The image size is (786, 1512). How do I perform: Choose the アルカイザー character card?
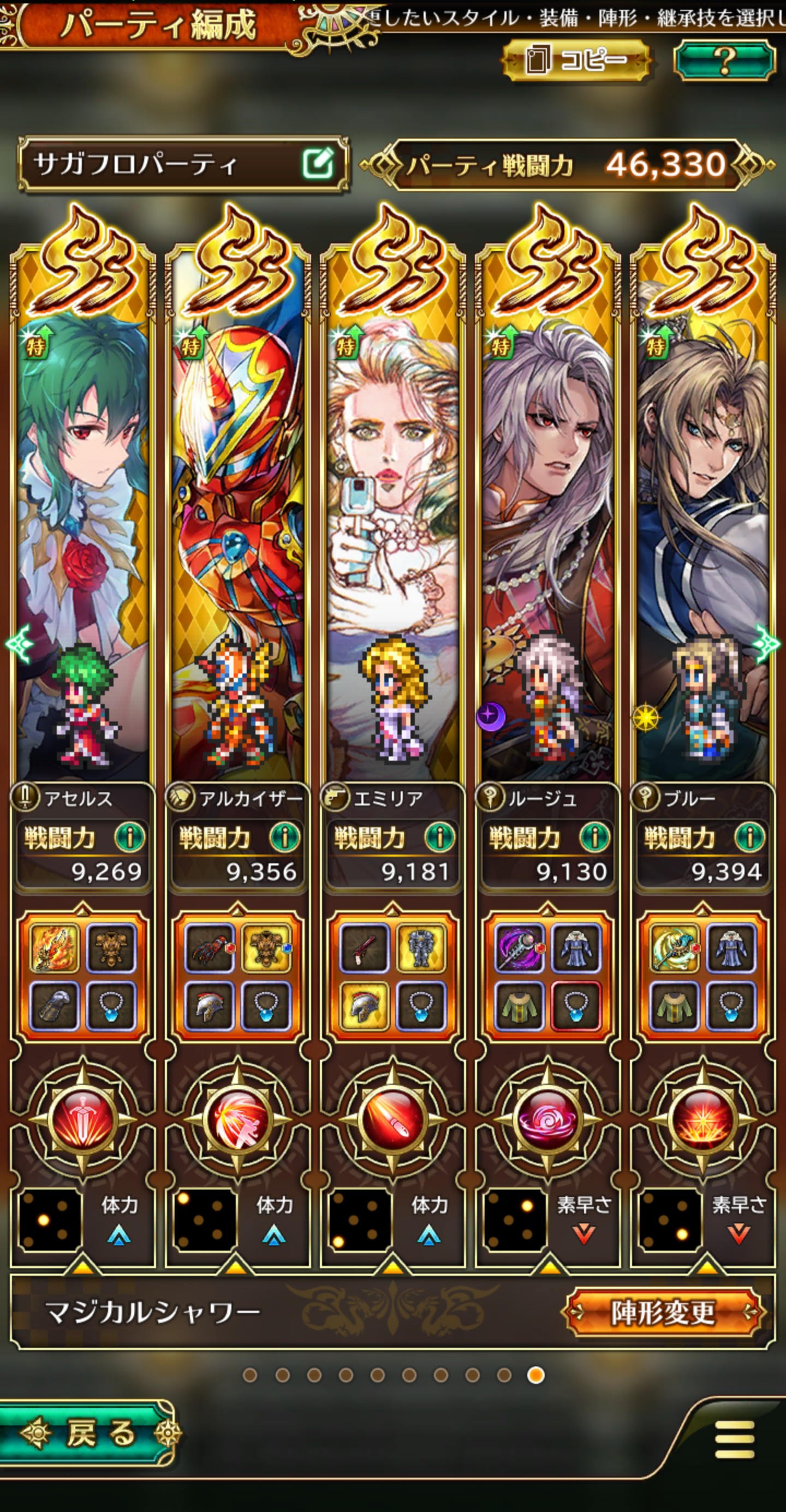point(237,546)
